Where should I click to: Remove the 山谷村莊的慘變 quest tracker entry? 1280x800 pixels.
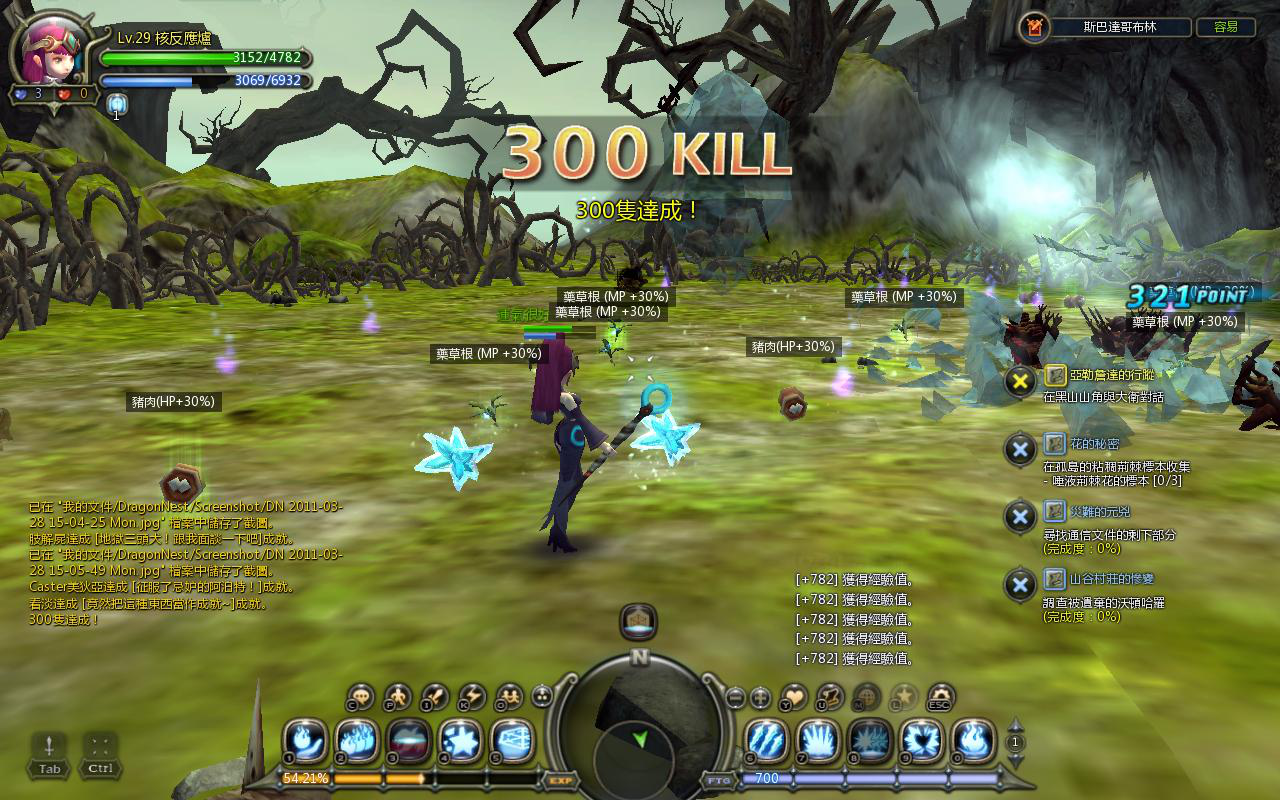pos(1020,584)
